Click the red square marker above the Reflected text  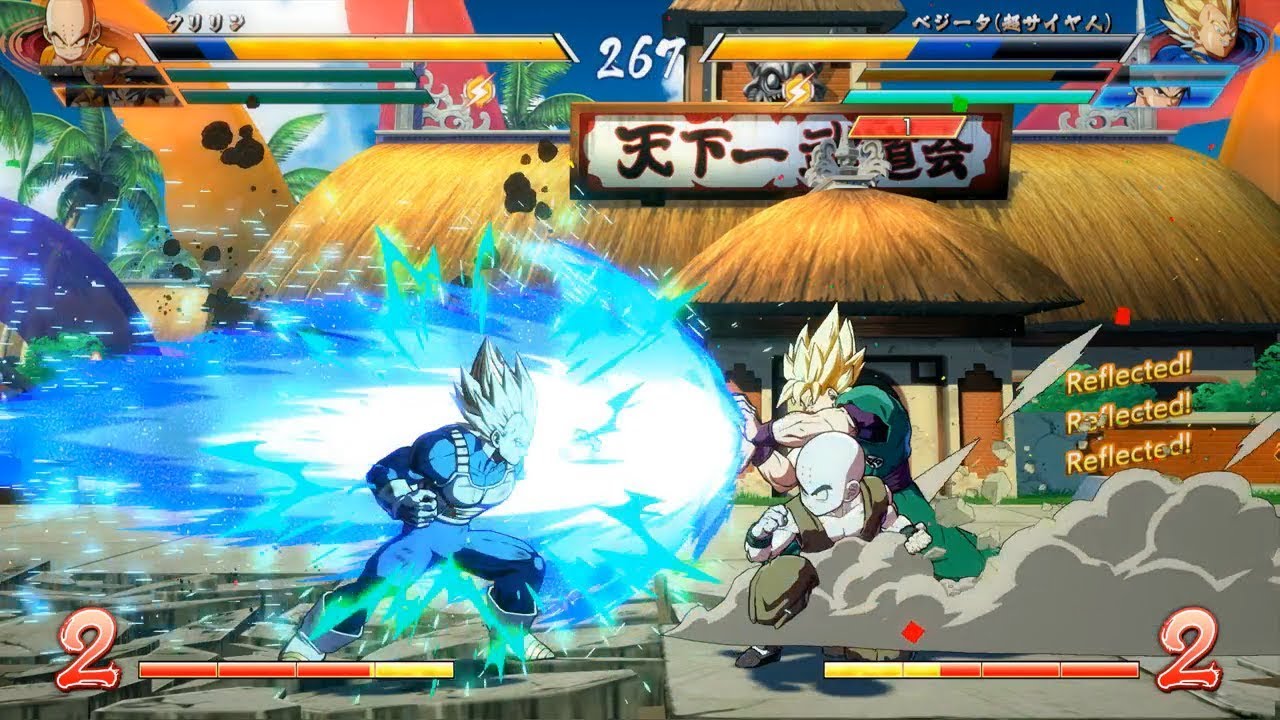click(1120, 316)
